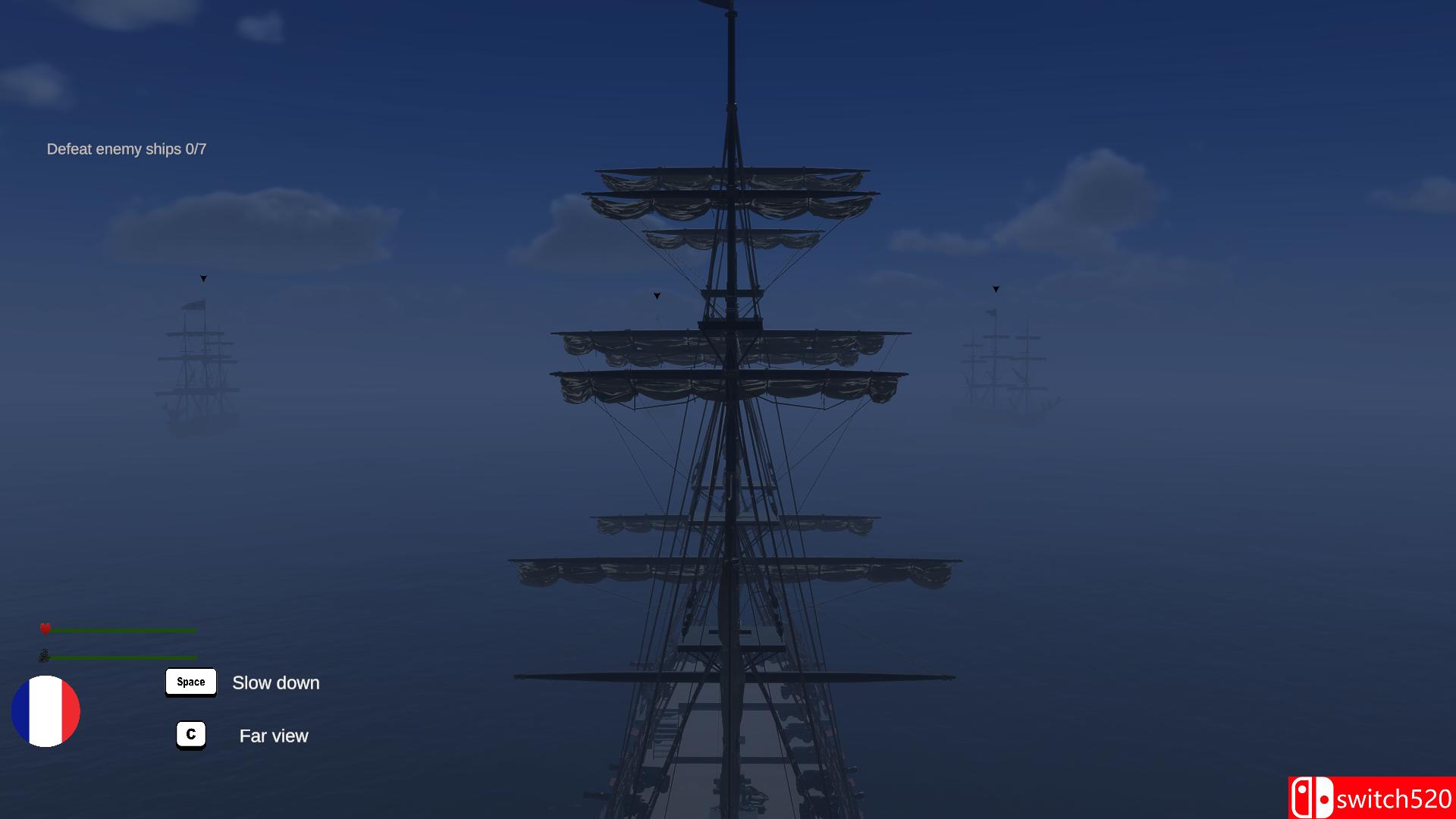
Task: Click the green health bar
Action: [x=125, y=629]
